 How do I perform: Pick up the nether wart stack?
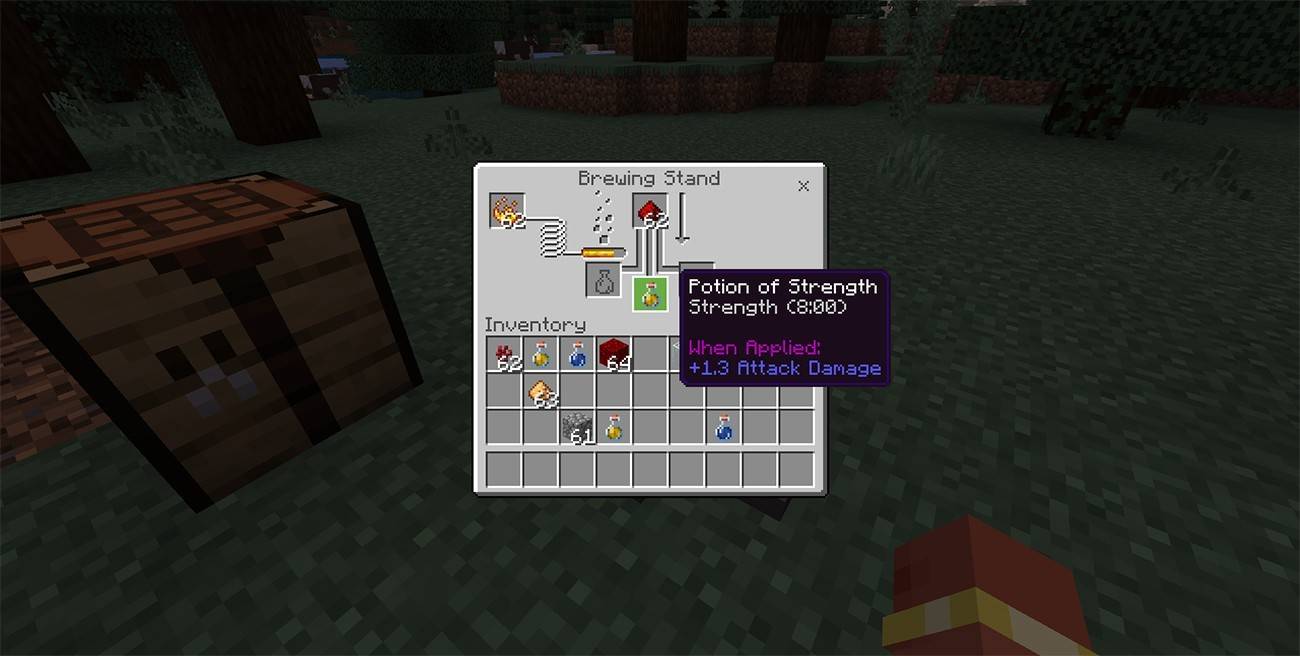(505, 354)
